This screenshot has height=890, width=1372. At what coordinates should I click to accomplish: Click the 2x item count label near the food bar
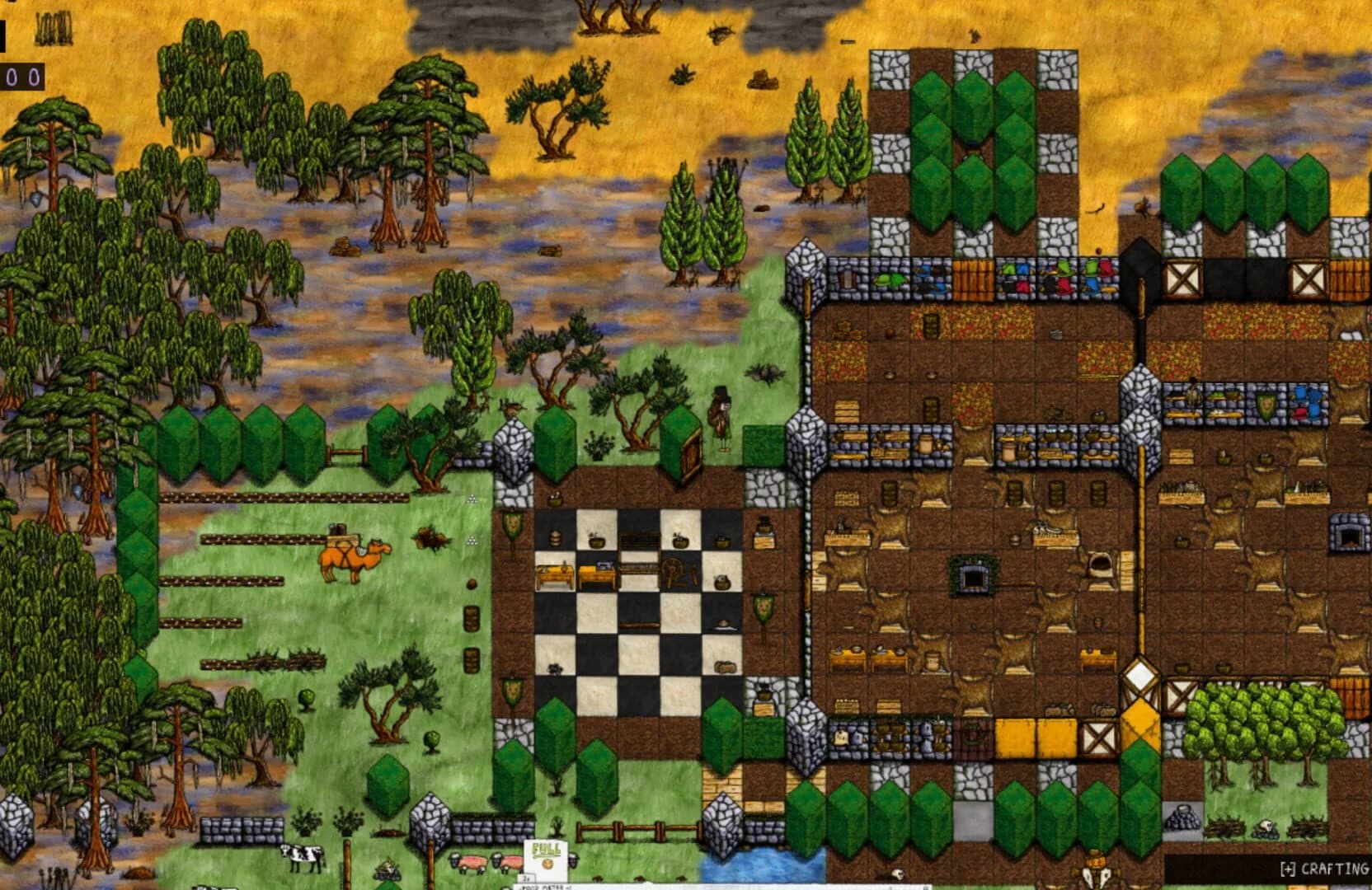528,878
